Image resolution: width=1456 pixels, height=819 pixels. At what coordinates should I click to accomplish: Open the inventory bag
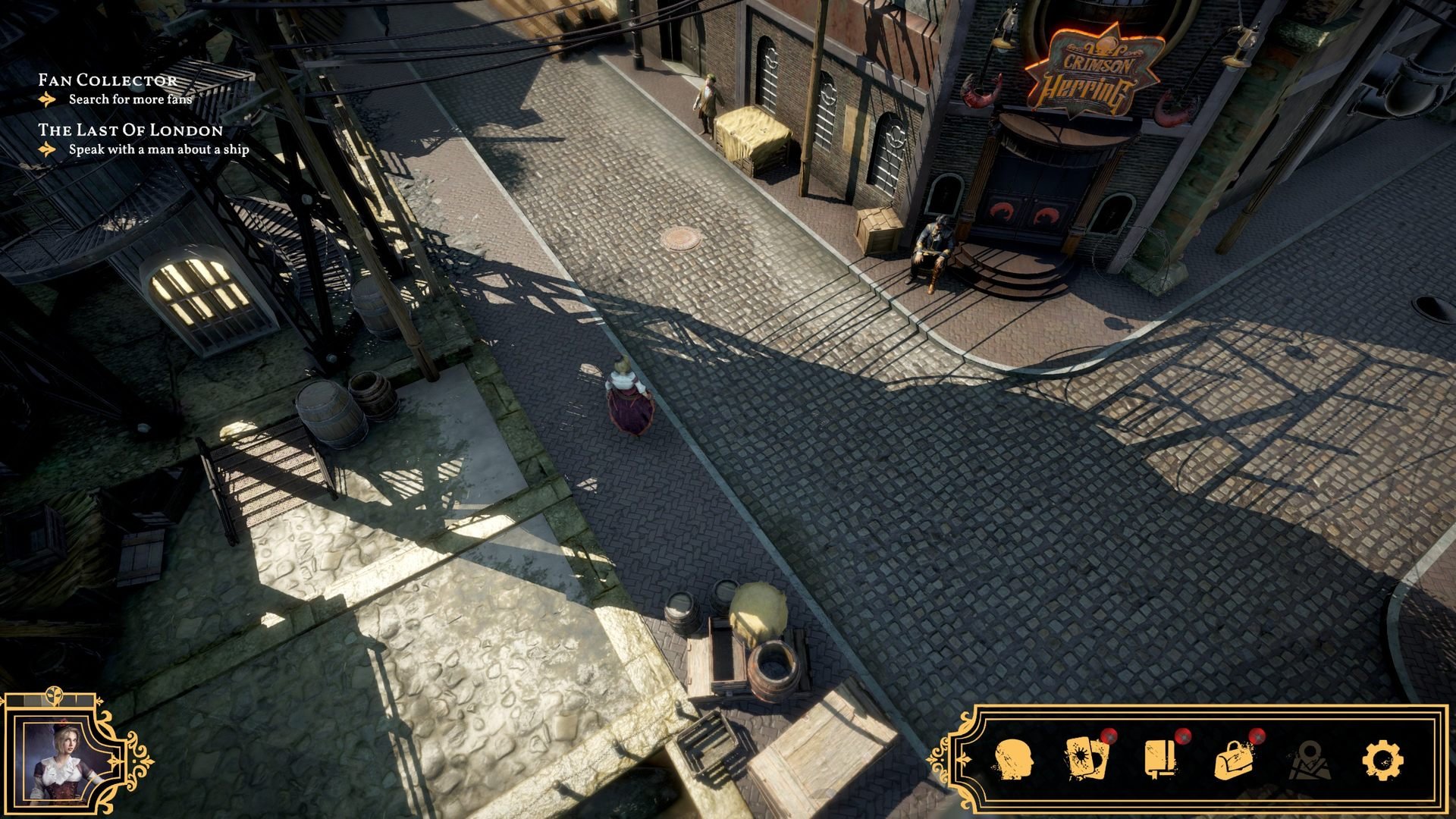coord(1234,759)
